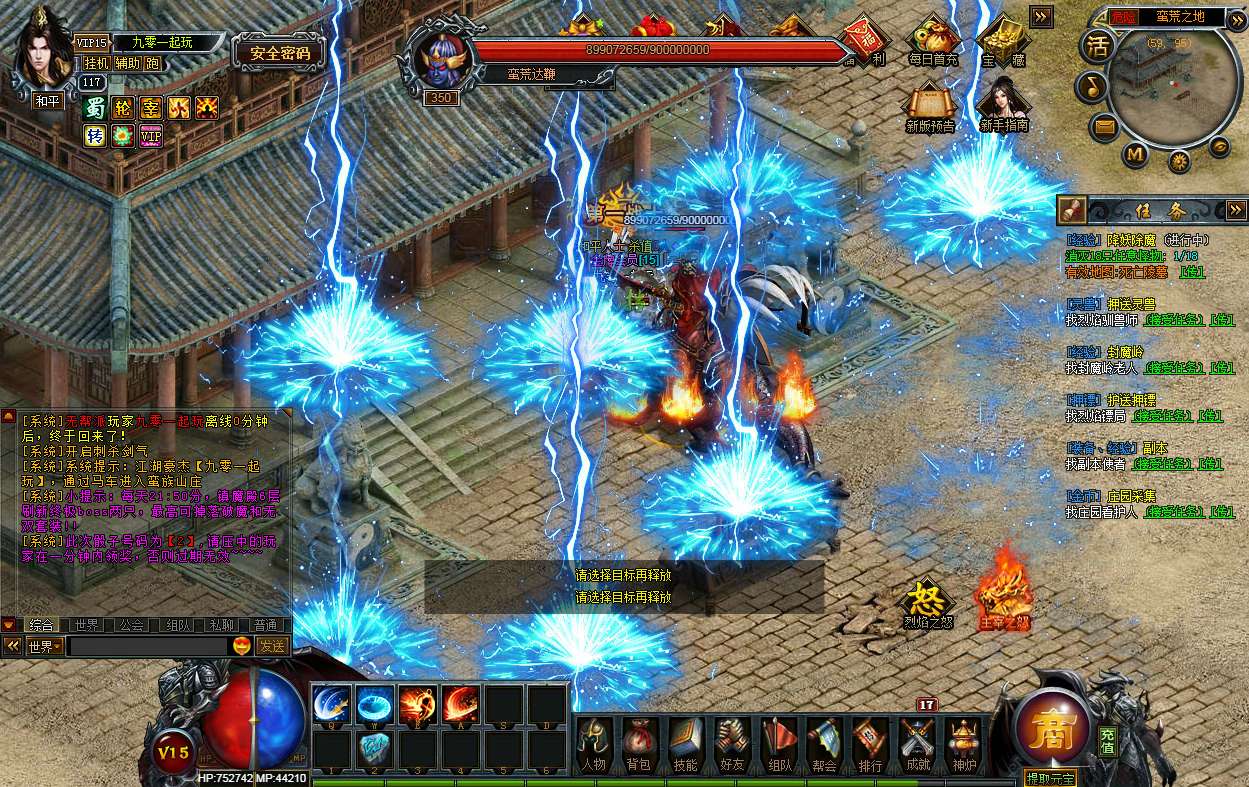Open the 人物 character panel

594,745
